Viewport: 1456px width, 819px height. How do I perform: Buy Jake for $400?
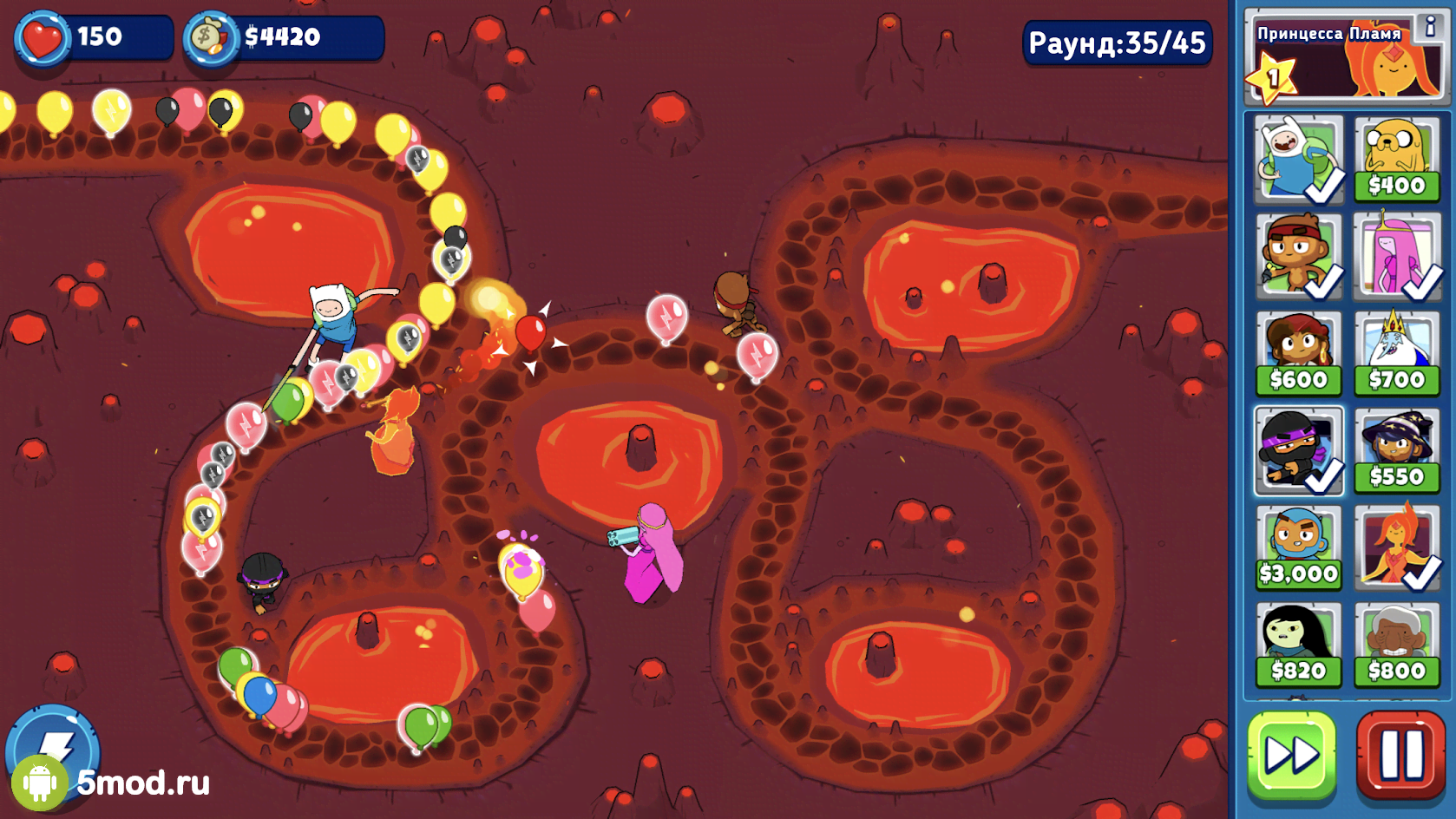[x=1396, y=160]
